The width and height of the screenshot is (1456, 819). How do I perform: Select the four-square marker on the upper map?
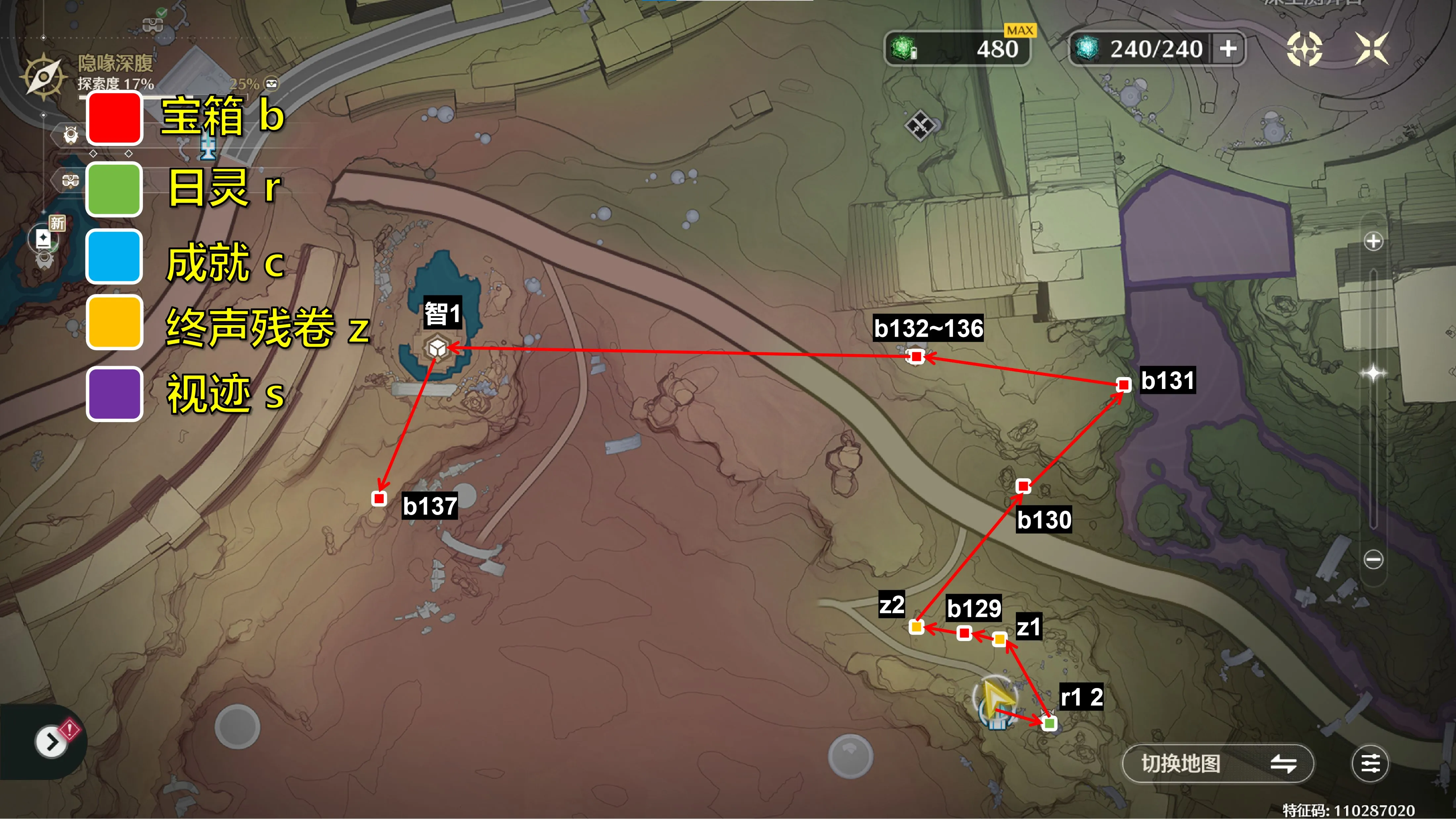tap(920, 124)
